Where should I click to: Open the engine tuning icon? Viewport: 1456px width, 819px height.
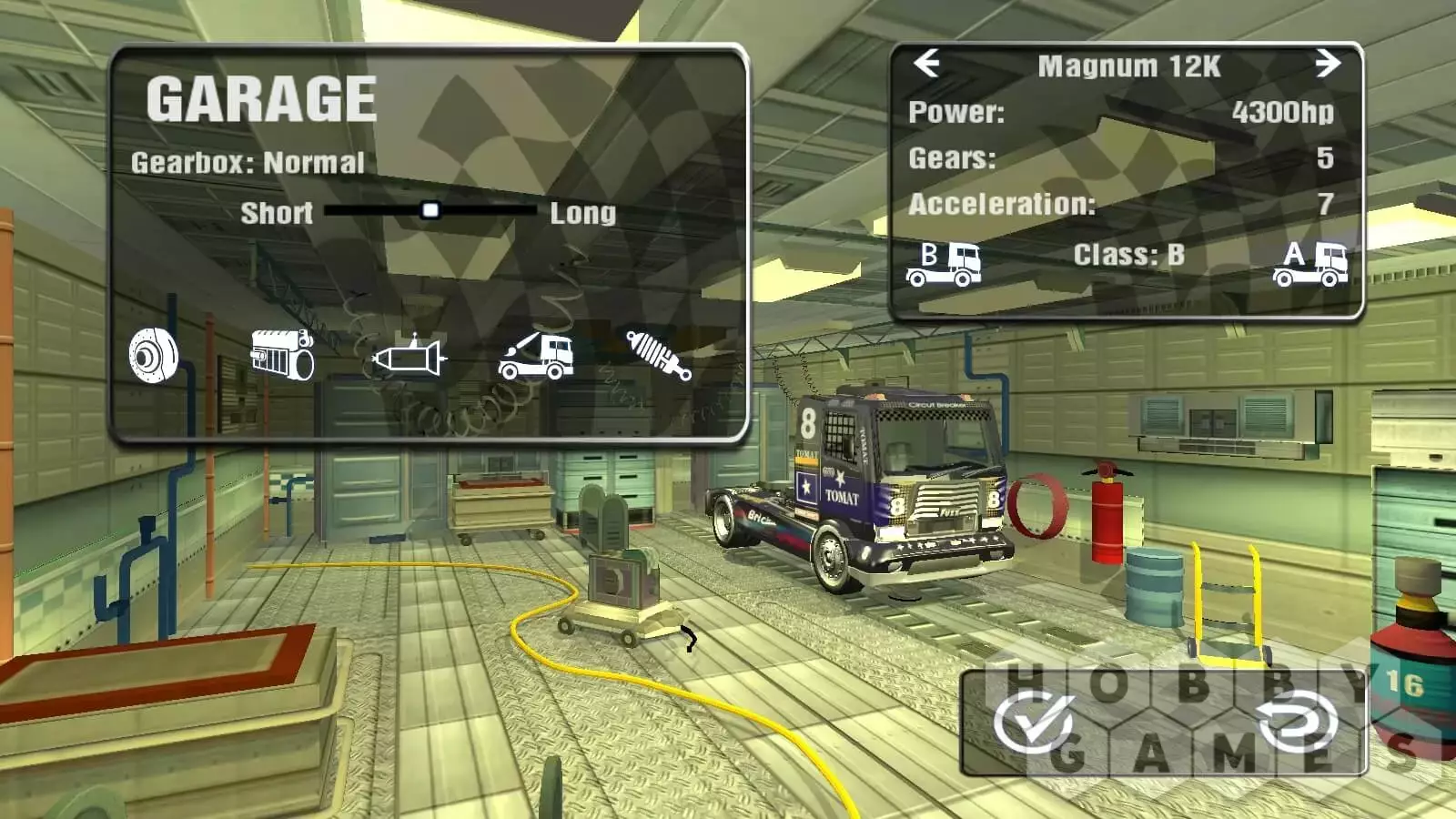(x=282, y=354)
